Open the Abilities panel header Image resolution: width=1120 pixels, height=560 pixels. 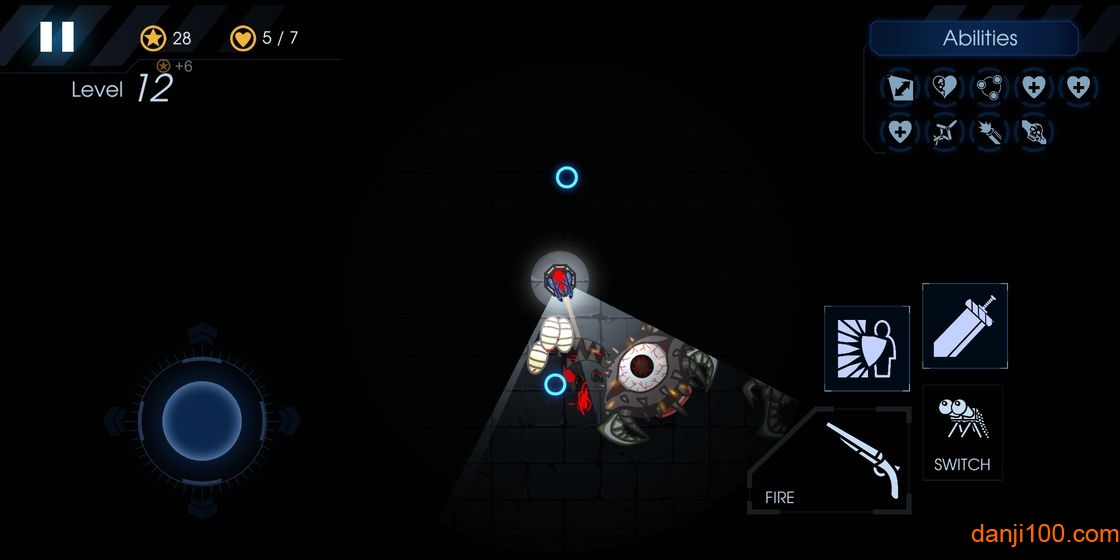pos(978,39)
